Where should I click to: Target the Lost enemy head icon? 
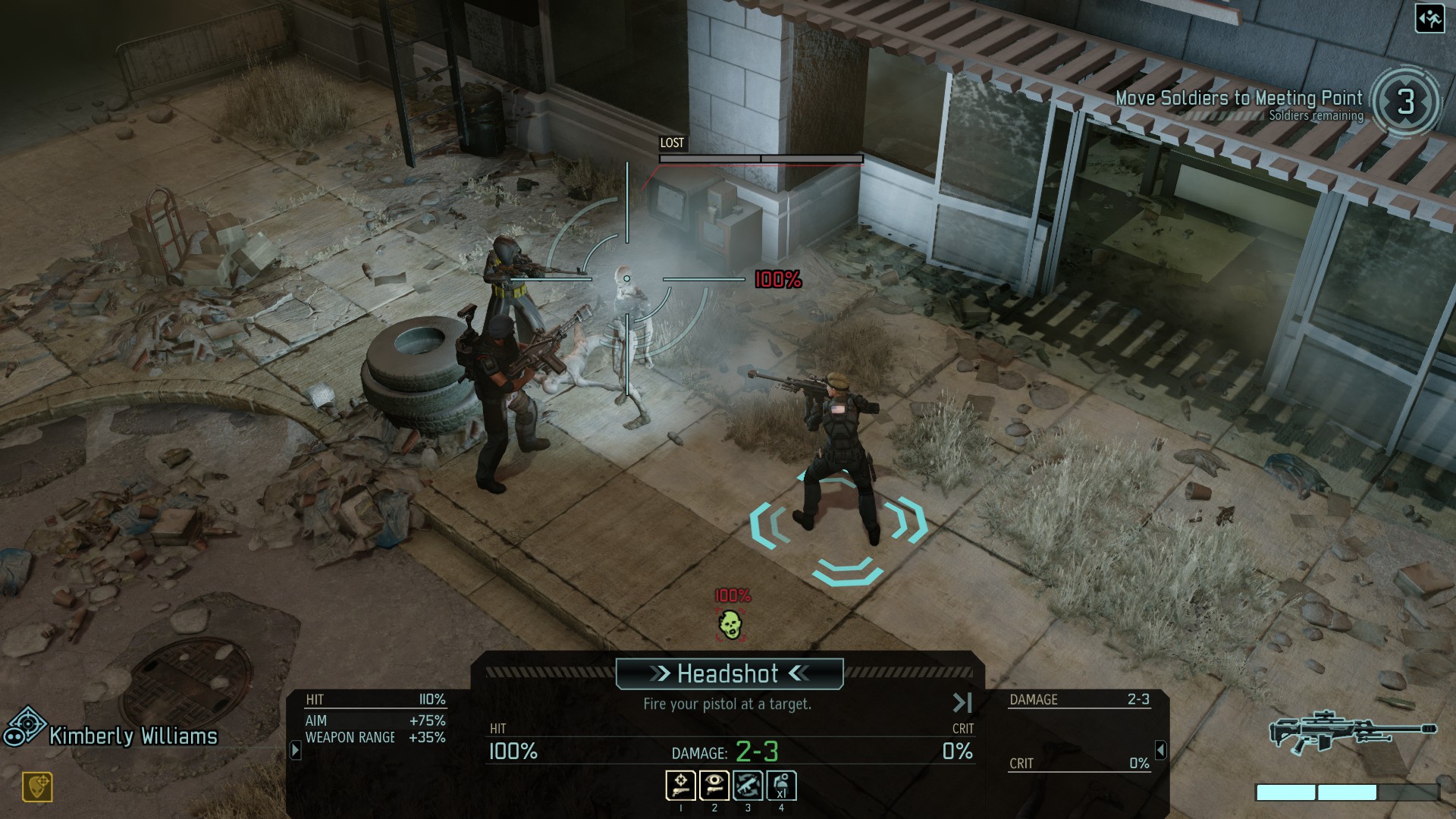click(730, 624)
